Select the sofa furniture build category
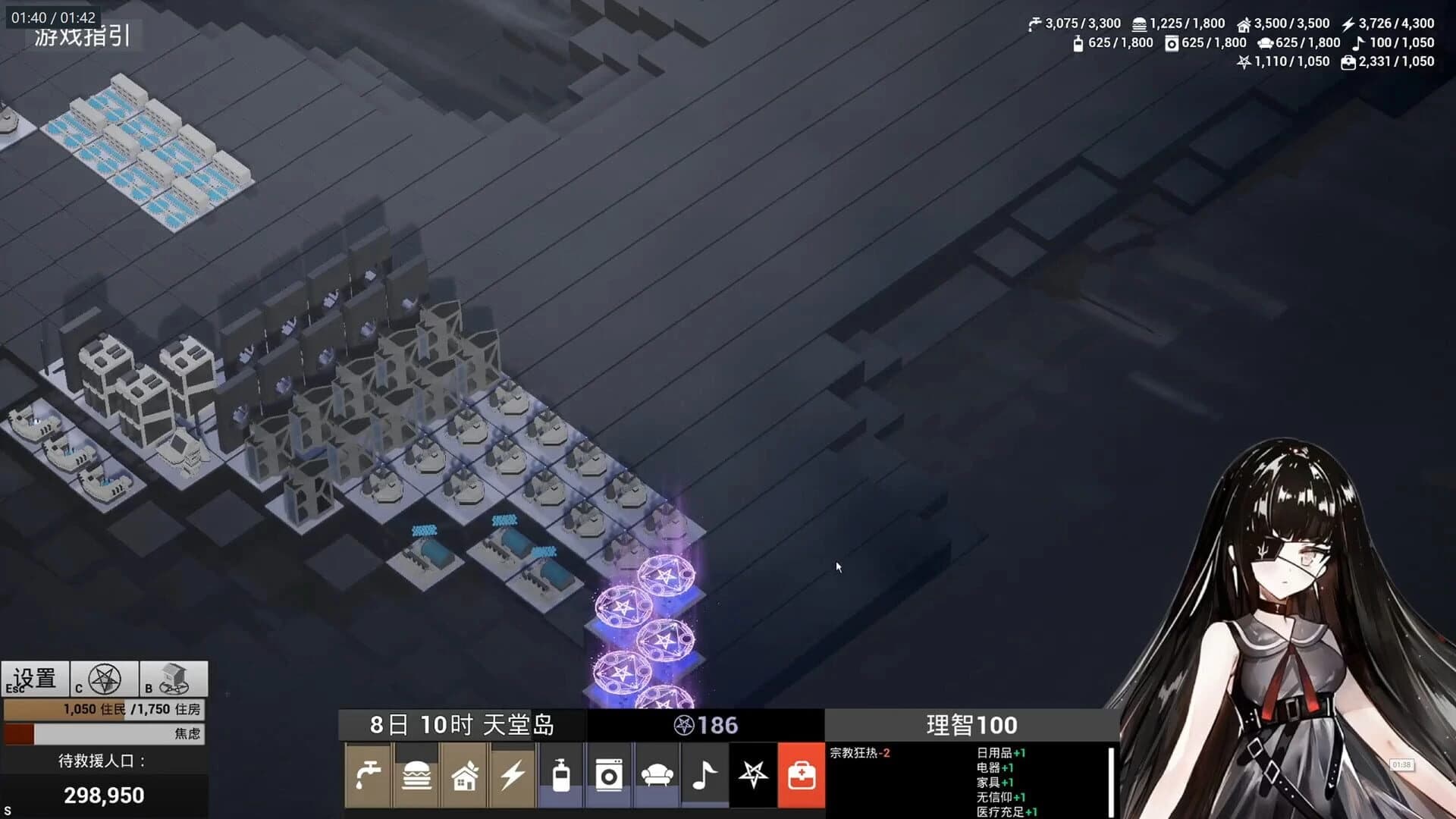Image resolution: width=1456 pixels, height=819 pixels. point(657,775)
